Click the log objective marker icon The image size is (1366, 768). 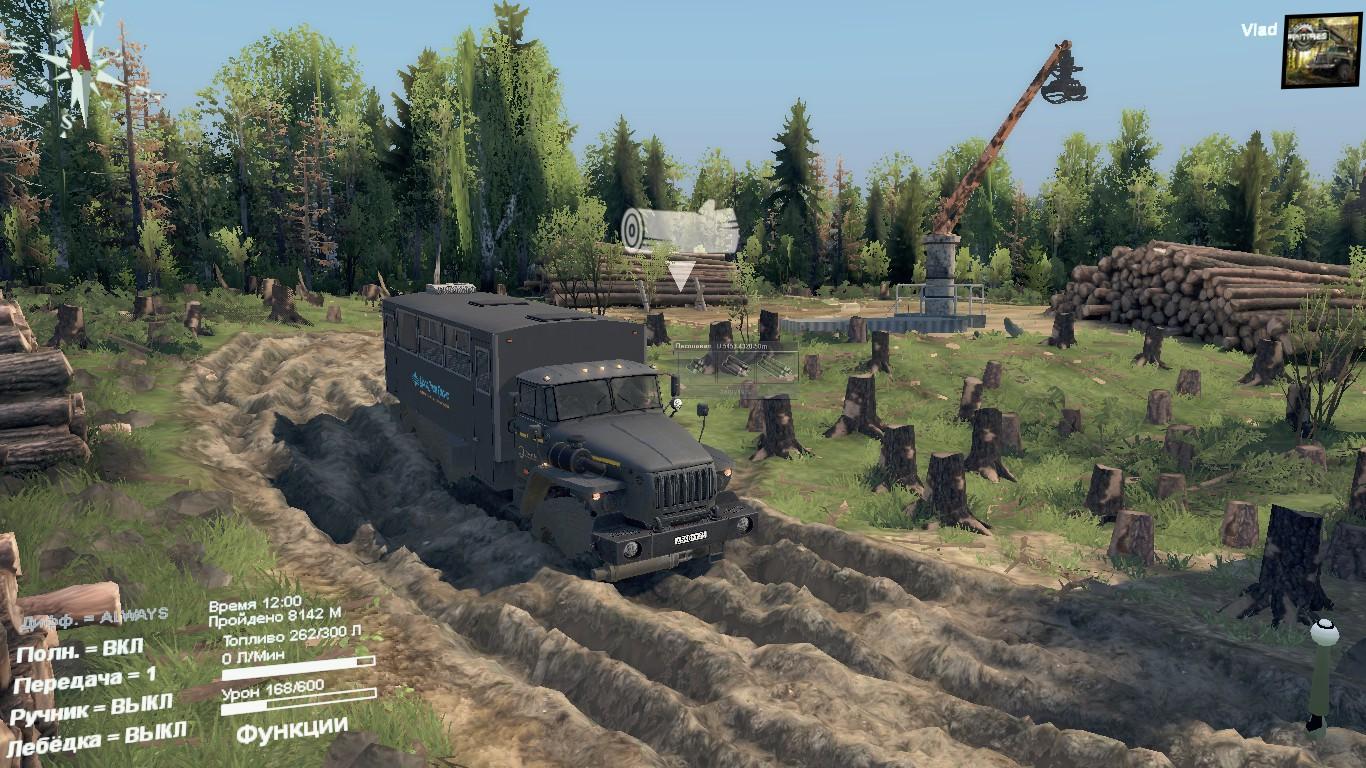[679, 229]
